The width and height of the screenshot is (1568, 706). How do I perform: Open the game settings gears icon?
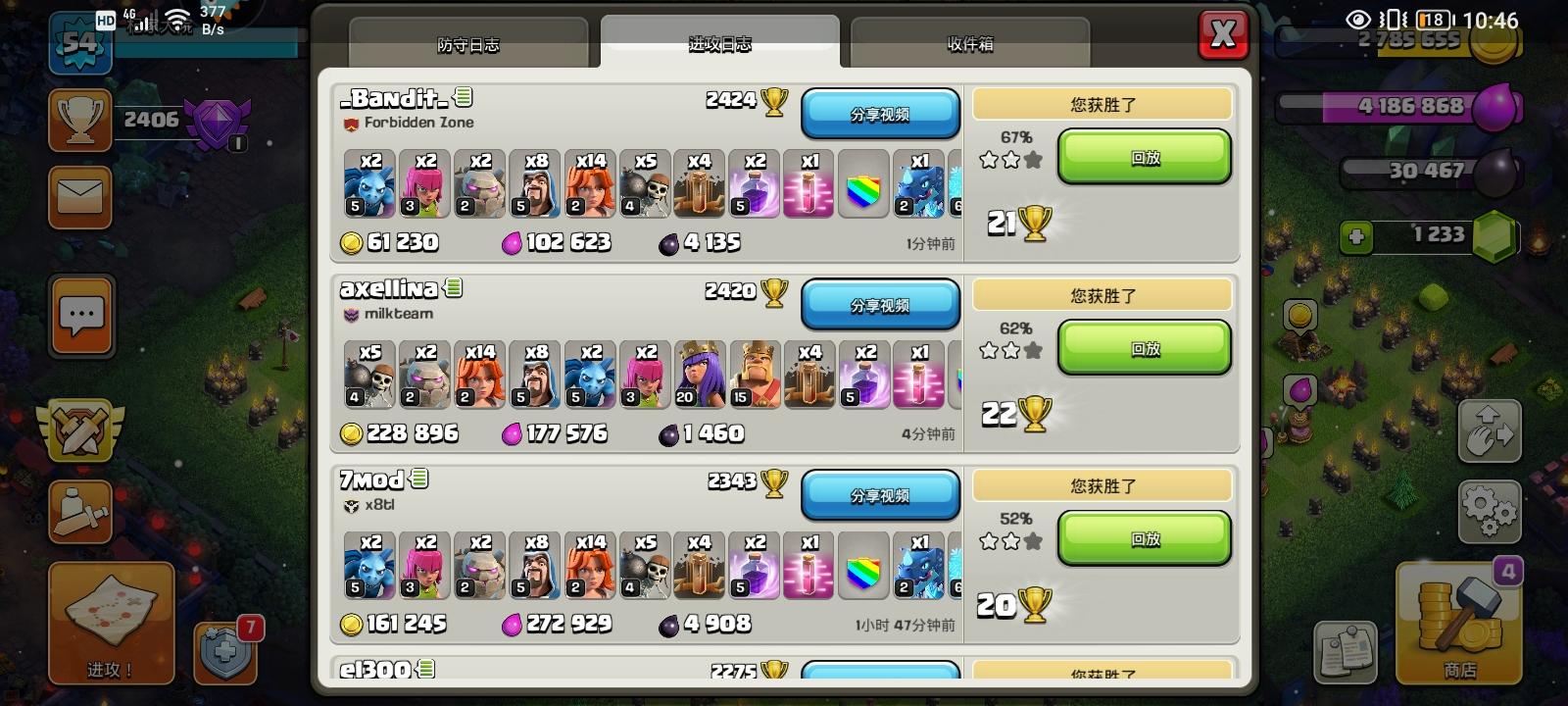click(1488, 510)
